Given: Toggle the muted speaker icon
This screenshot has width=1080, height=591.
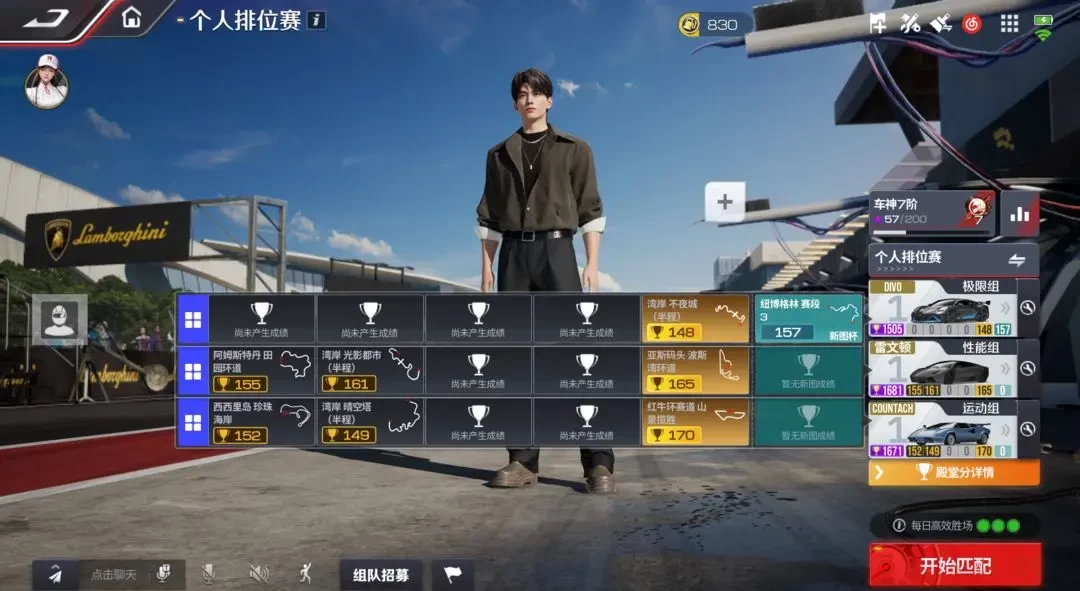Looking at the screenshot, I should point(259,573).
